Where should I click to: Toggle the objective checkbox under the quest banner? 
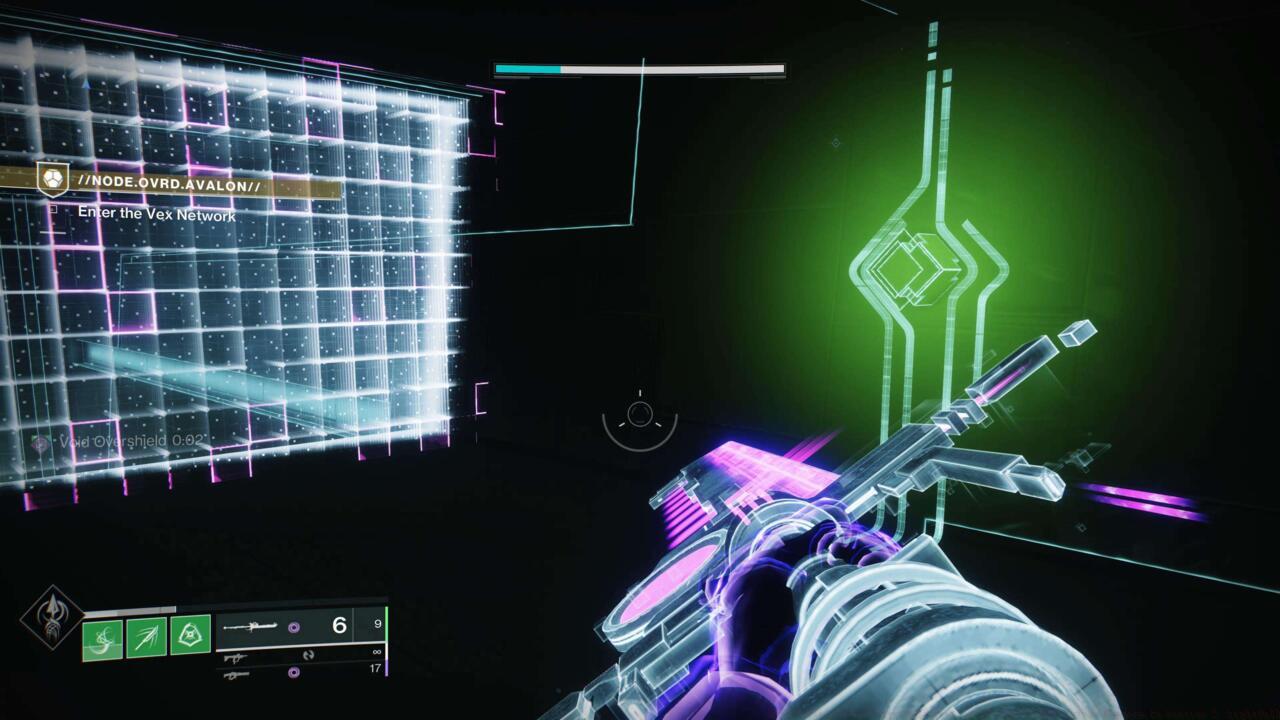pos(54,210)
